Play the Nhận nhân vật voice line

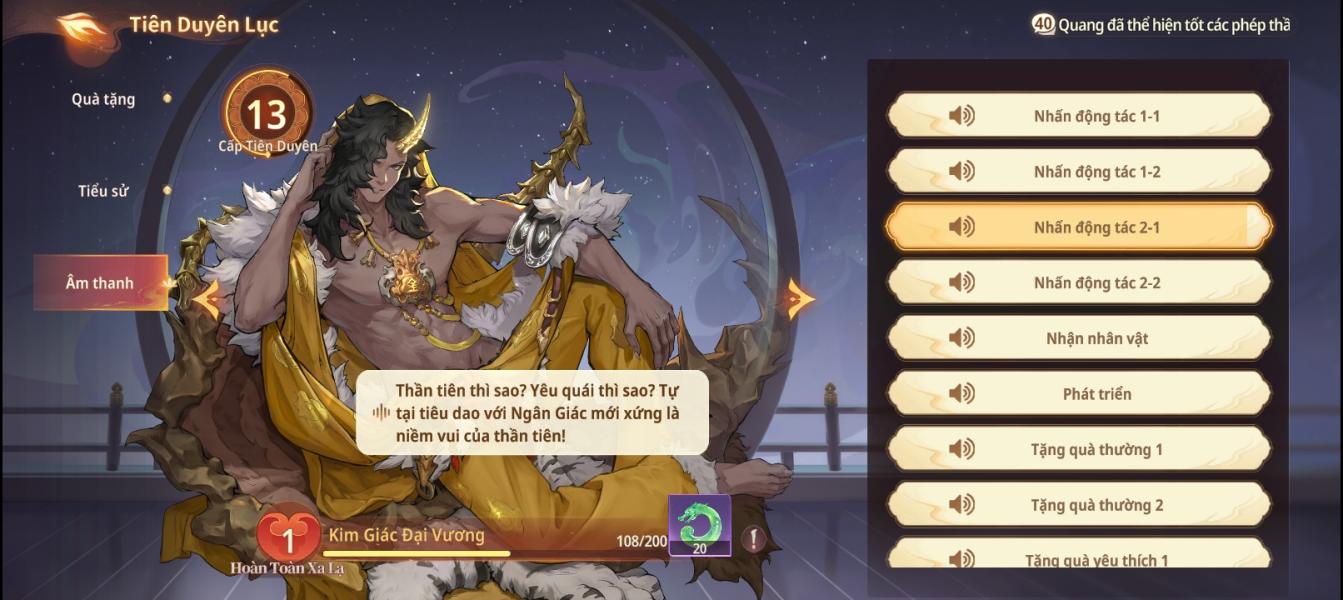(x=1078, y=339)
